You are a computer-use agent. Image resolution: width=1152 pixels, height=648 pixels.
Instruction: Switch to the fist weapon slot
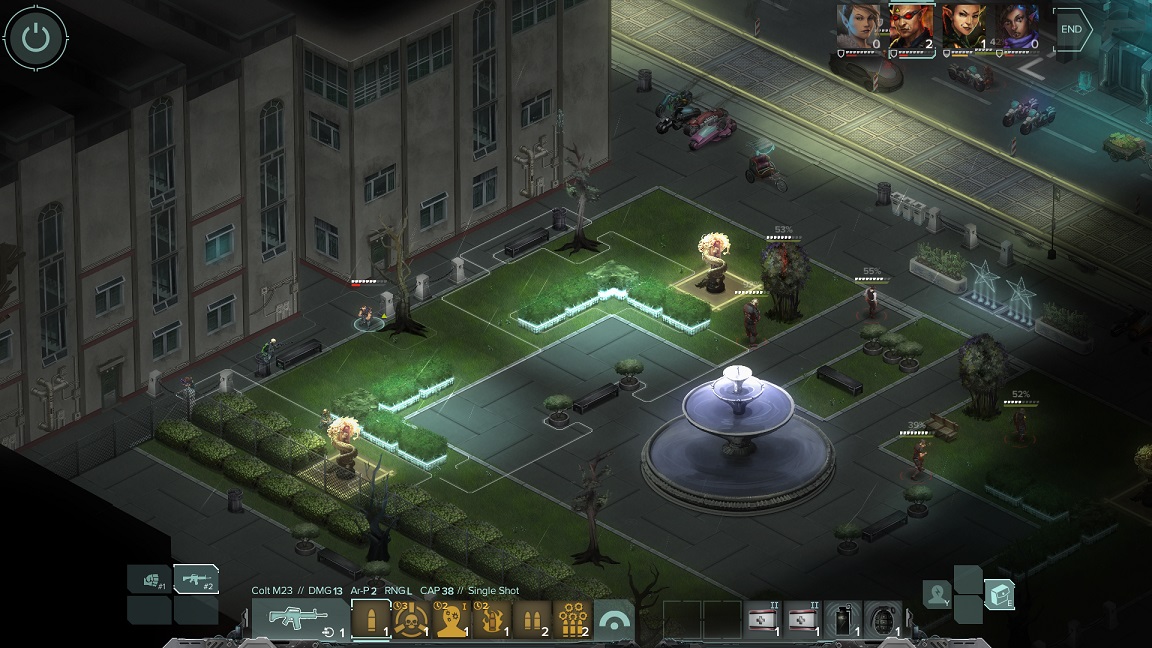click(149, 580)
